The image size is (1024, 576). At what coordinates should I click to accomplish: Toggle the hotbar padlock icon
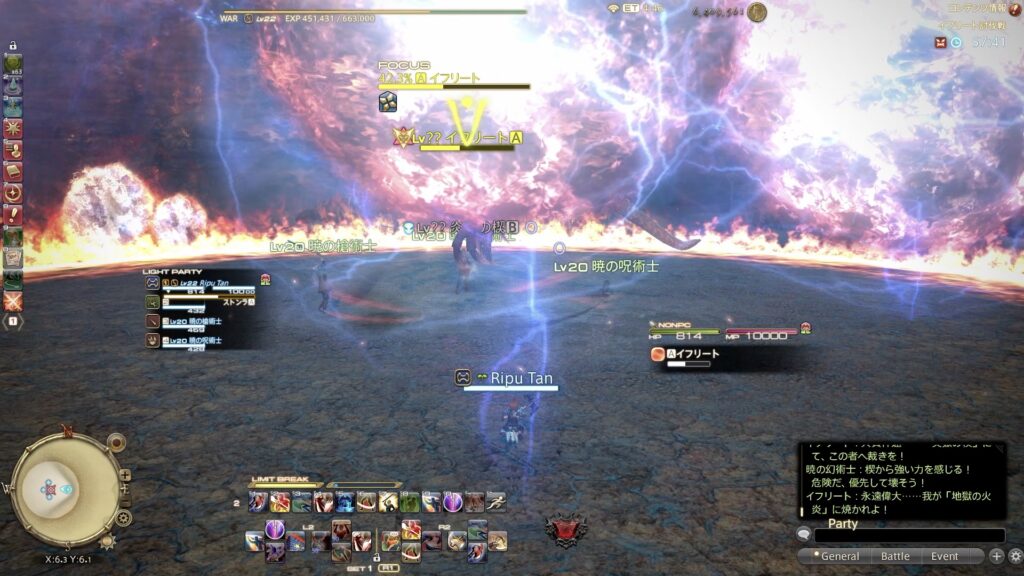click(13, 46)
